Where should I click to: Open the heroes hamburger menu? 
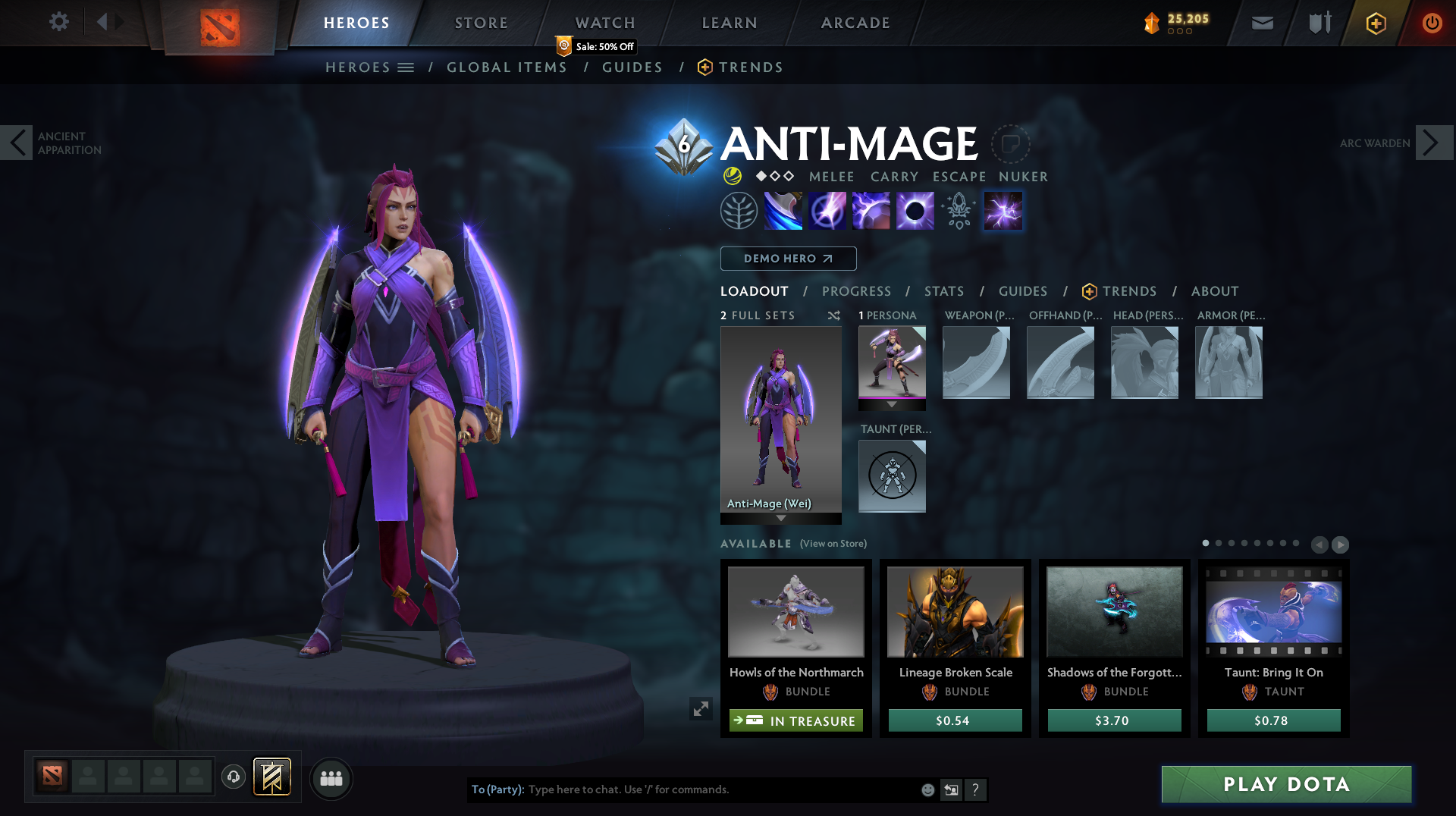click(x=407, y=67)
